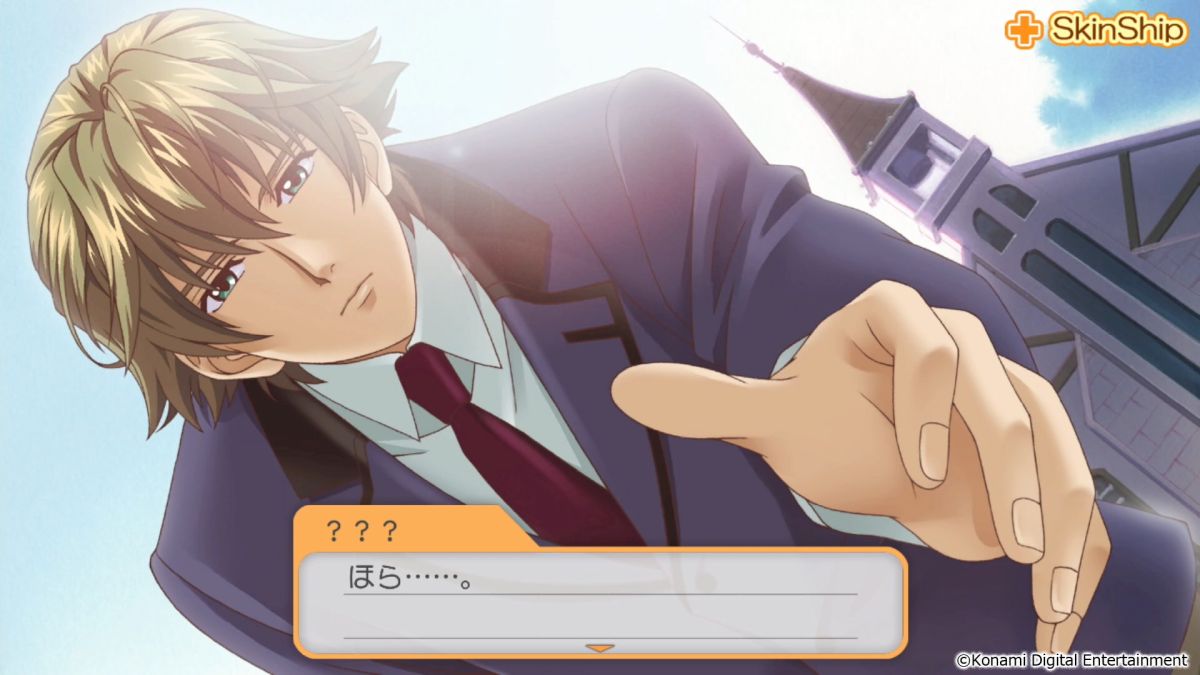Tap the SkinShip button
The height and width of the screenshot is (675, 1200).
pos(1096,30)
